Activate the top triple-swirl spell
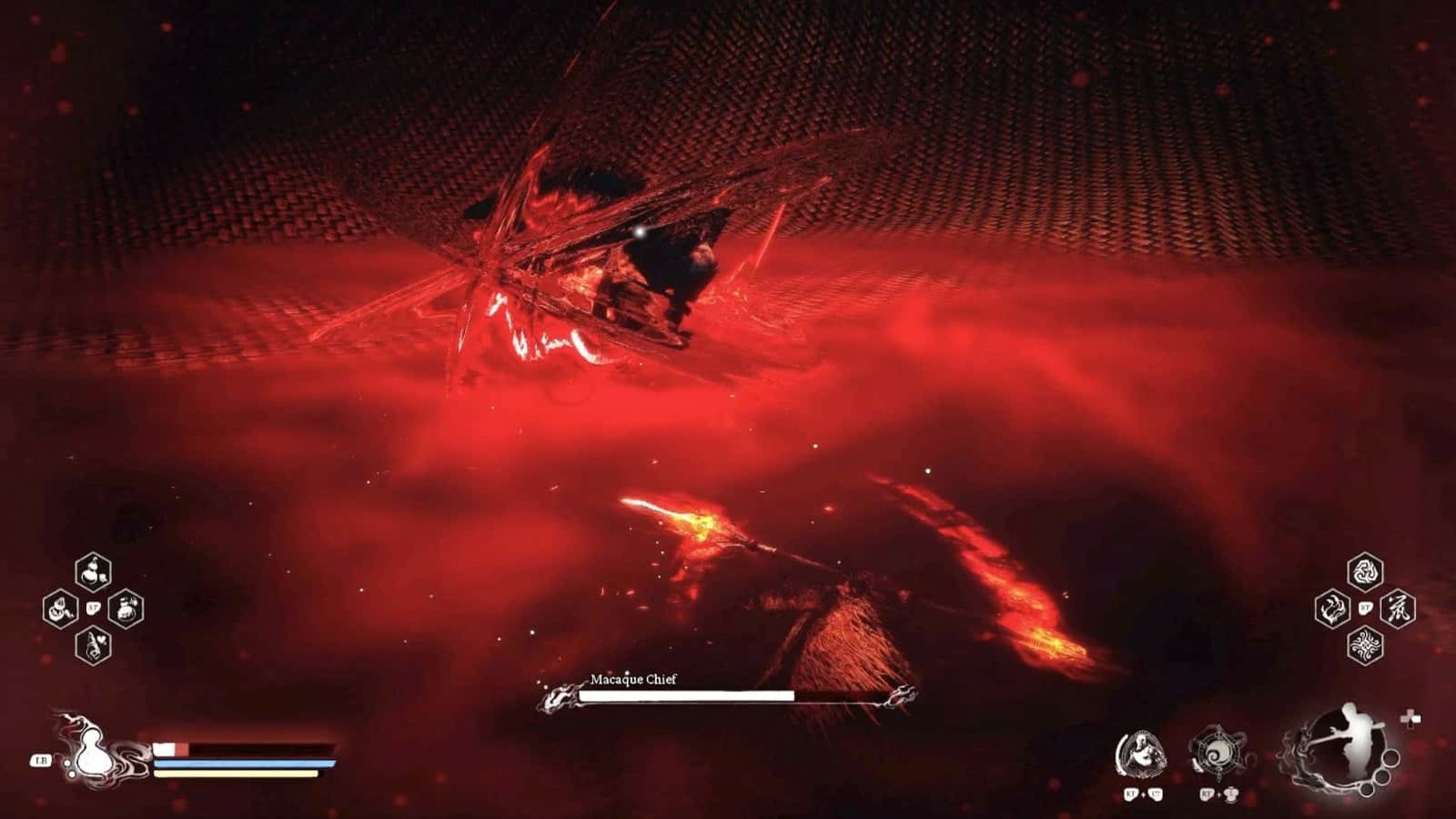 click(1364, 572)
